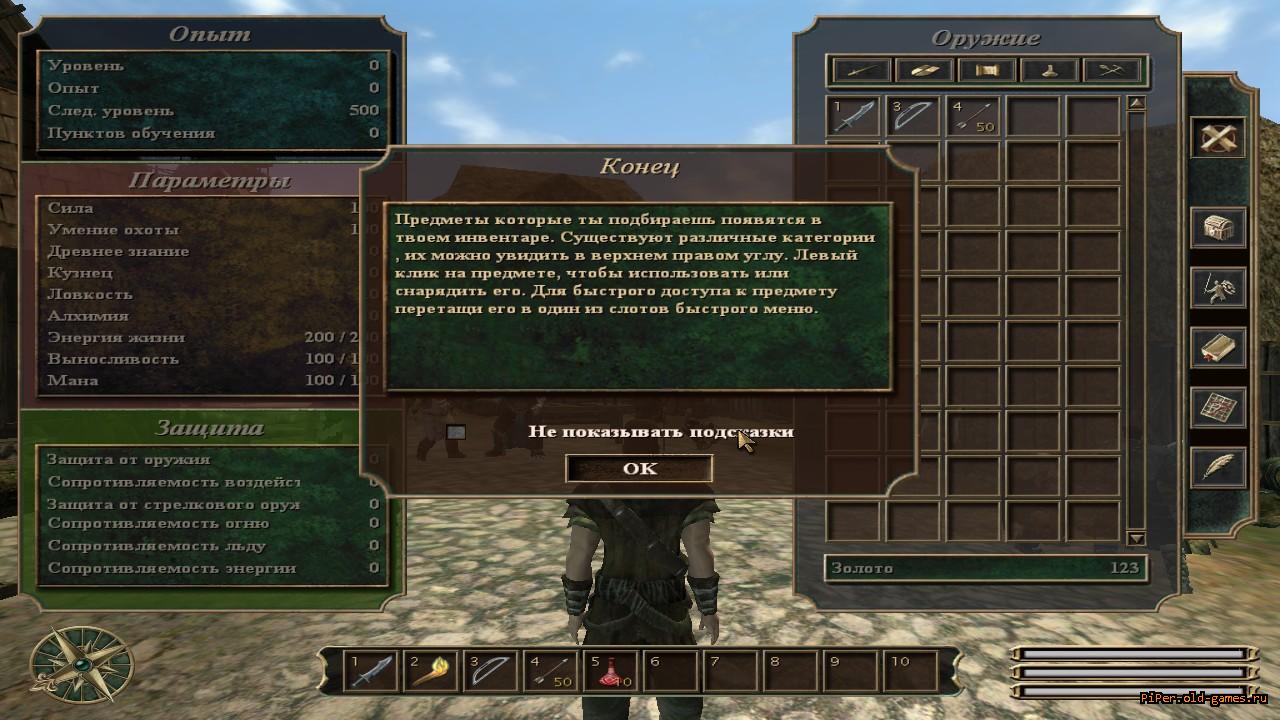Screen dimensions: 1280x720
Task: Open the tools and misc category tab
Action: [1112, 70]
